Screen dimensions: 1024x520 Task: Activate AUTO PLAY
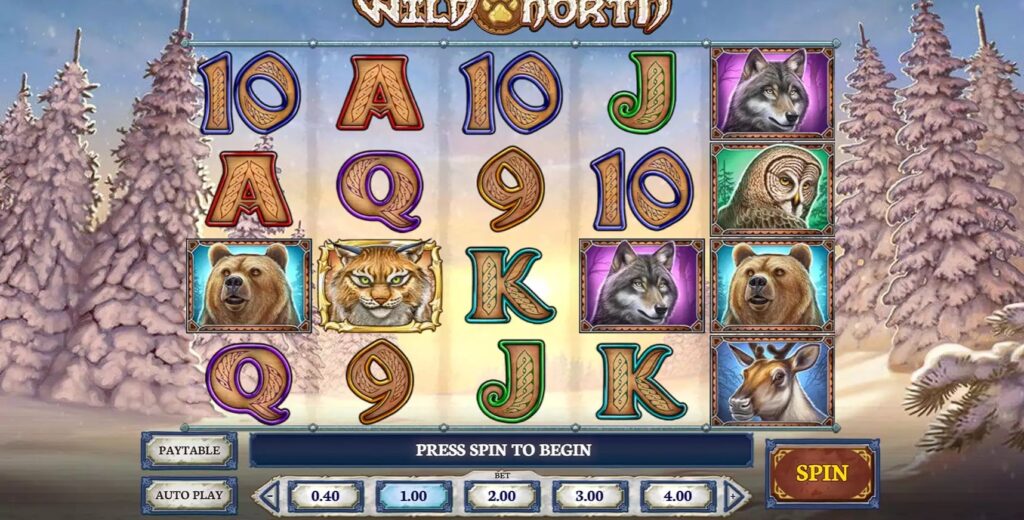189,494
